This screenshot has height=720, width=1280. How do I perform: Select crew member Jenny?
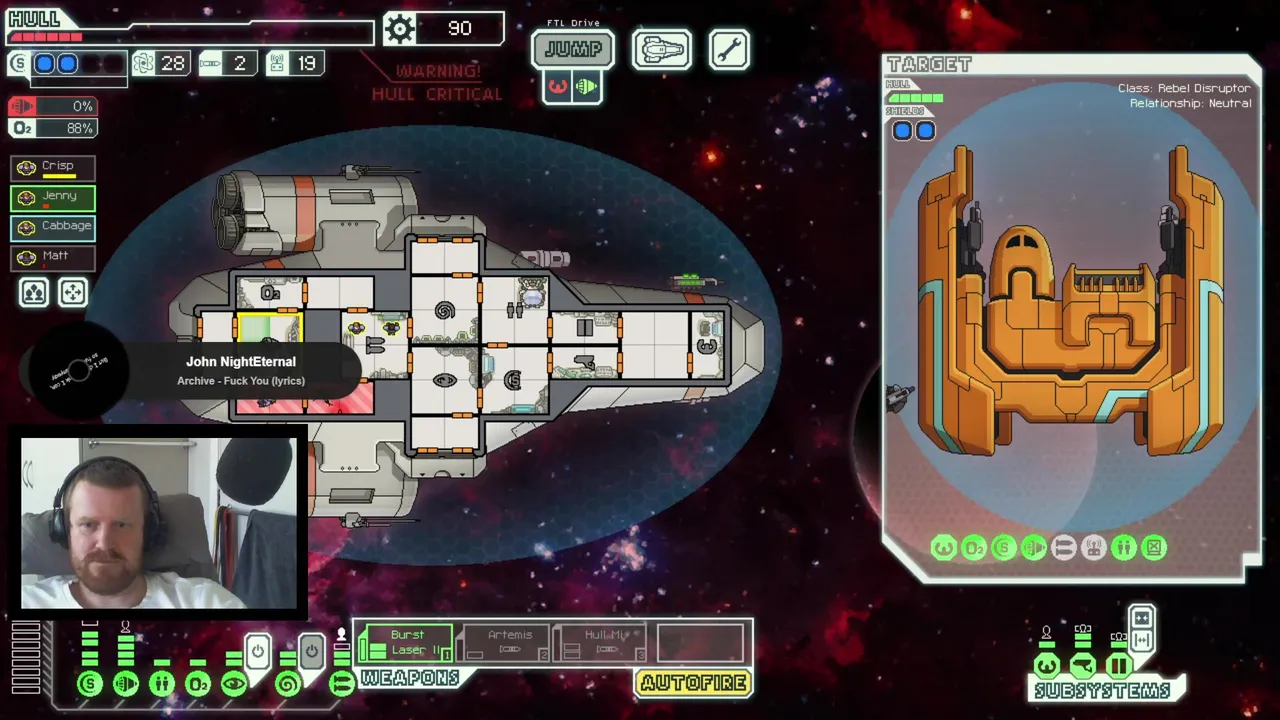click(x=53, y=197)
